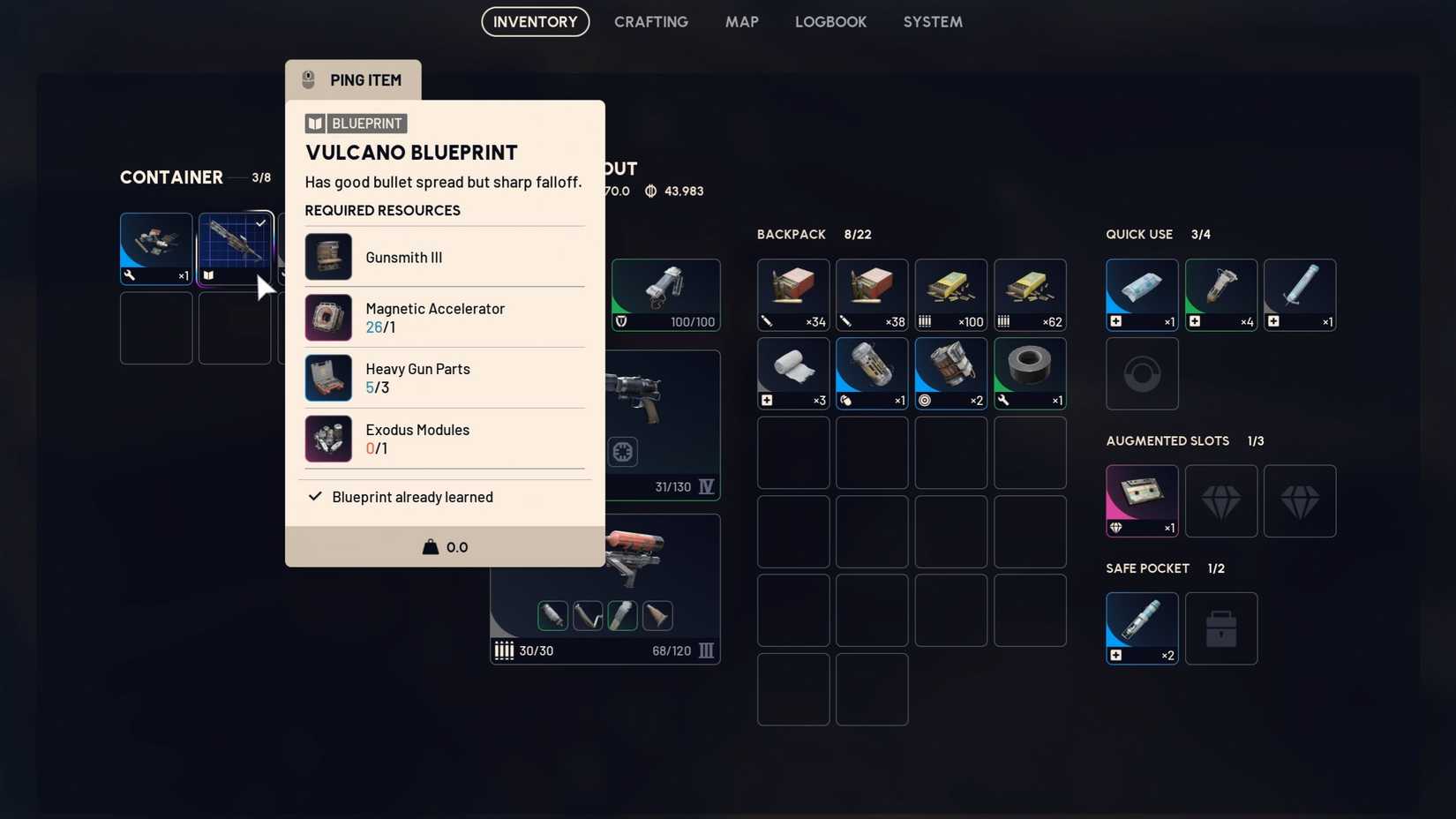This screenshot has width=1456, height=819.
Task: Select the bandage stack ×3 in backpack
Action: pos(792,371)
